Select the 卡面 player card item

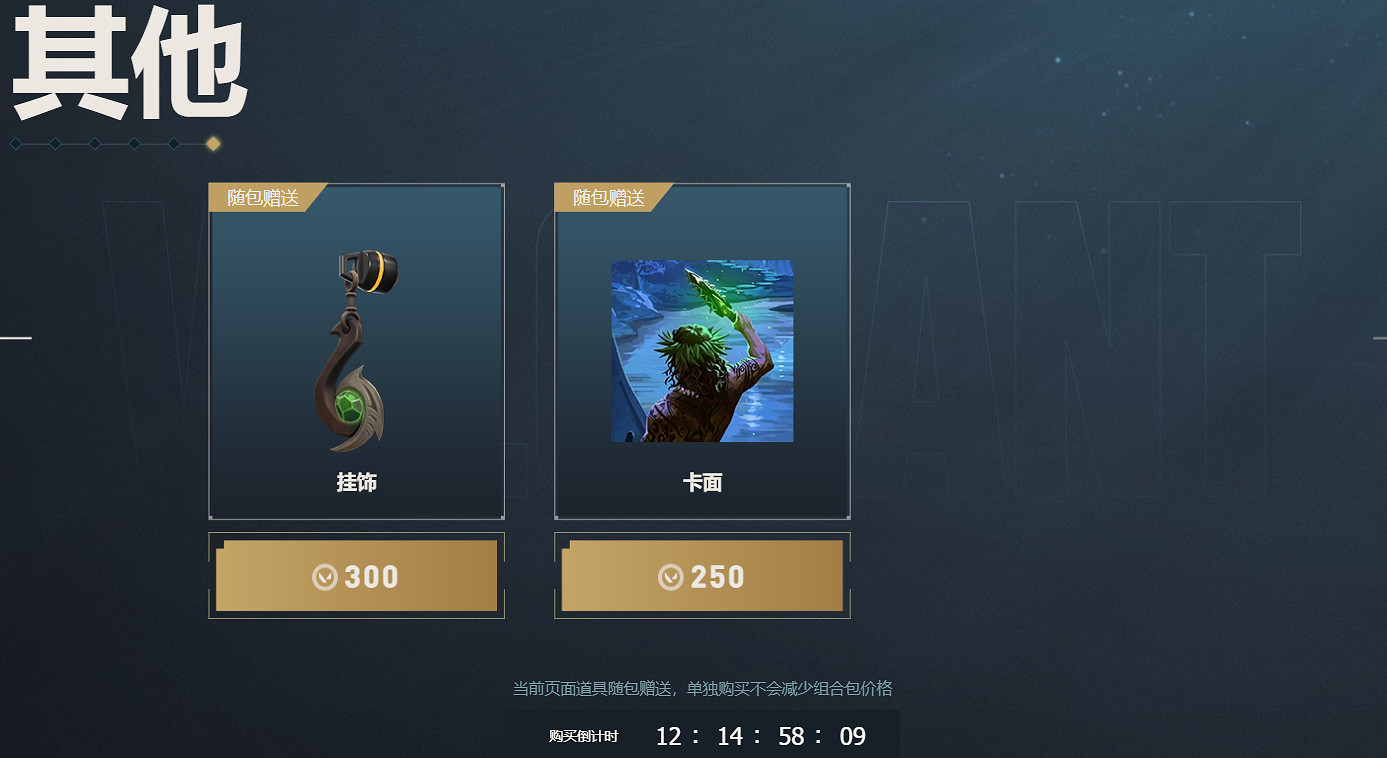pyautogui.click(x=702, y=352)
